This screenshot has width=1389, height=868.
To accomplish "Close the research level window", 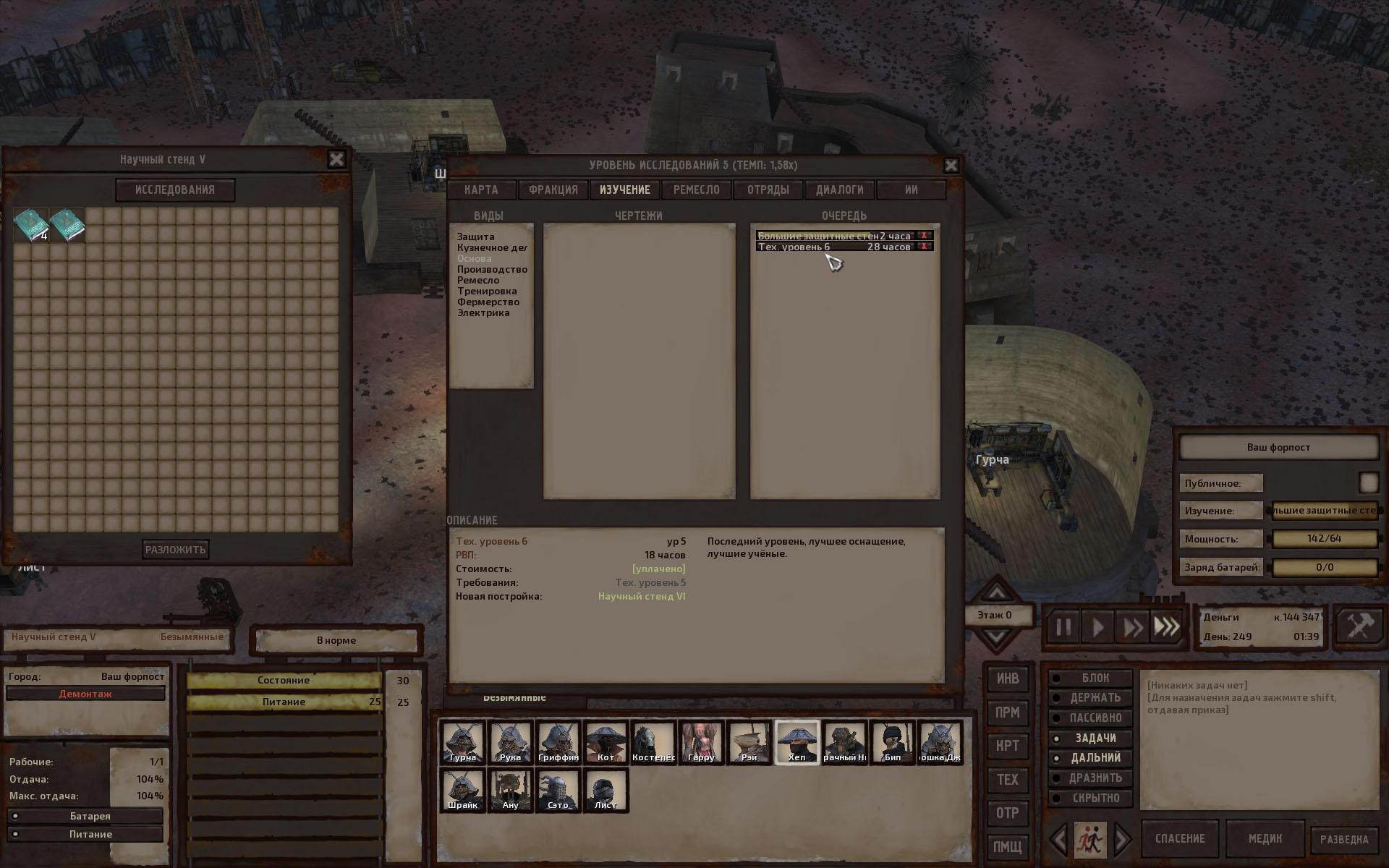I will coord(951,166).
